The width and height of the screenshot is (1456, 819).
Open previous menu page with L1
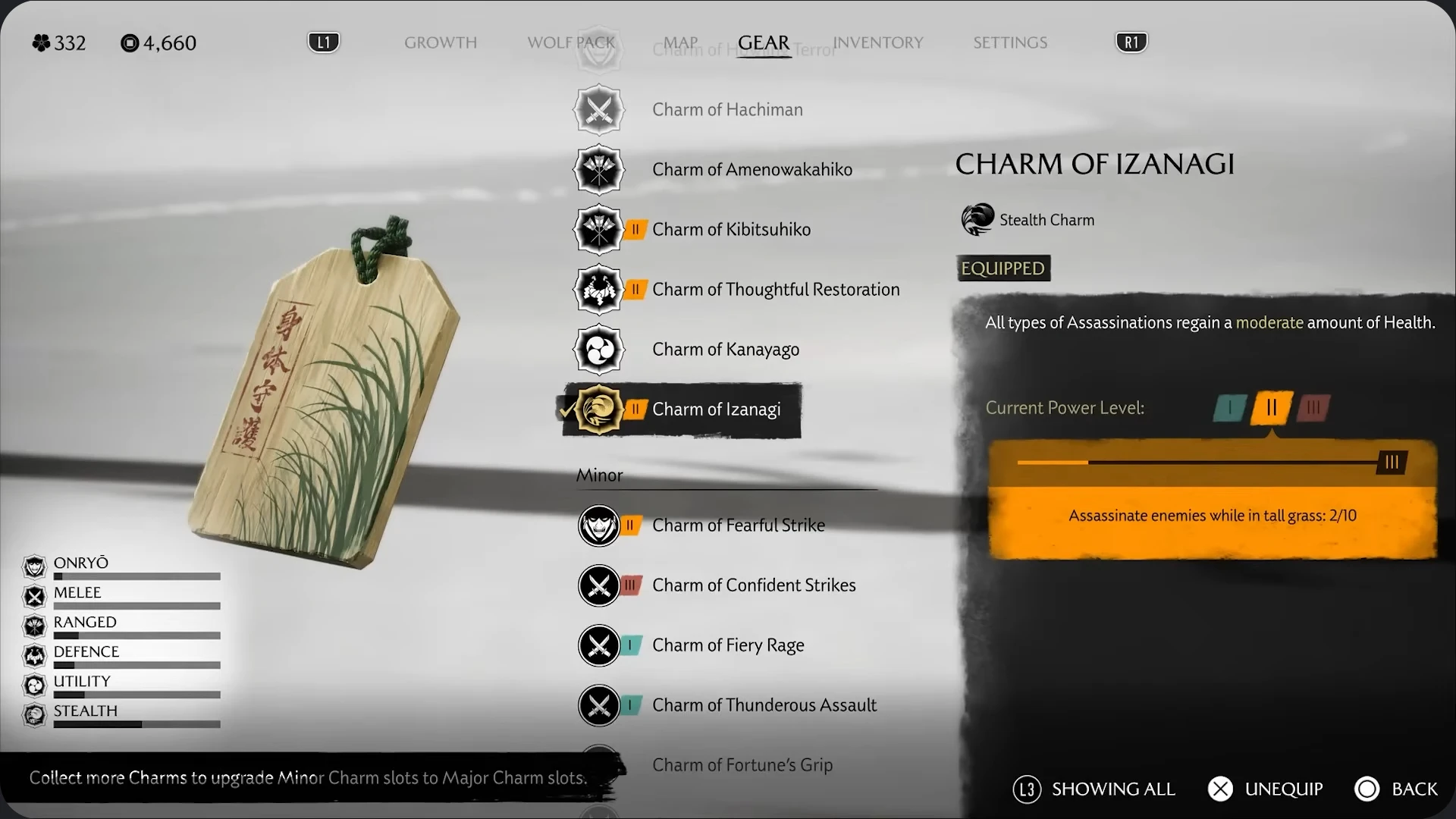tap(324, 42)
